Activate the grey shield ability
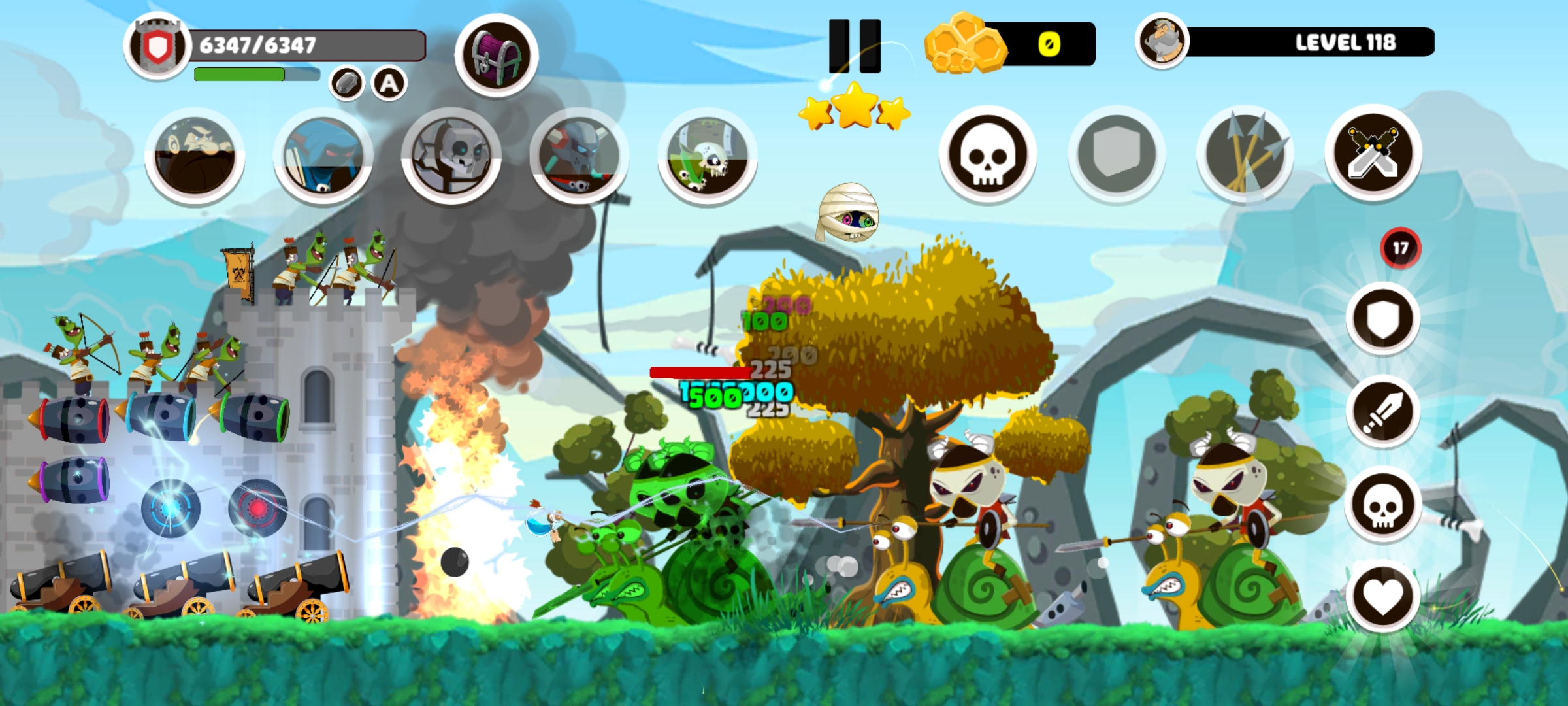This screenshot has width=1568, height=706. coord(1116,154)
